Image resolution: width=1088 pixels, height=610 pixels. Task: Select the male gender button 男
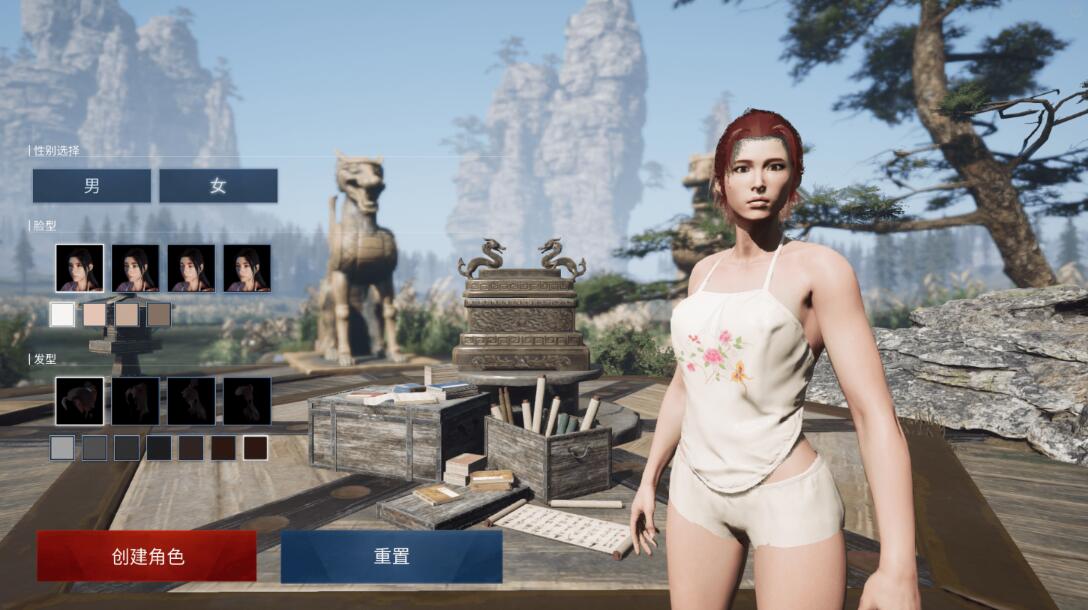pyautogui.click(x=91, y=186)
